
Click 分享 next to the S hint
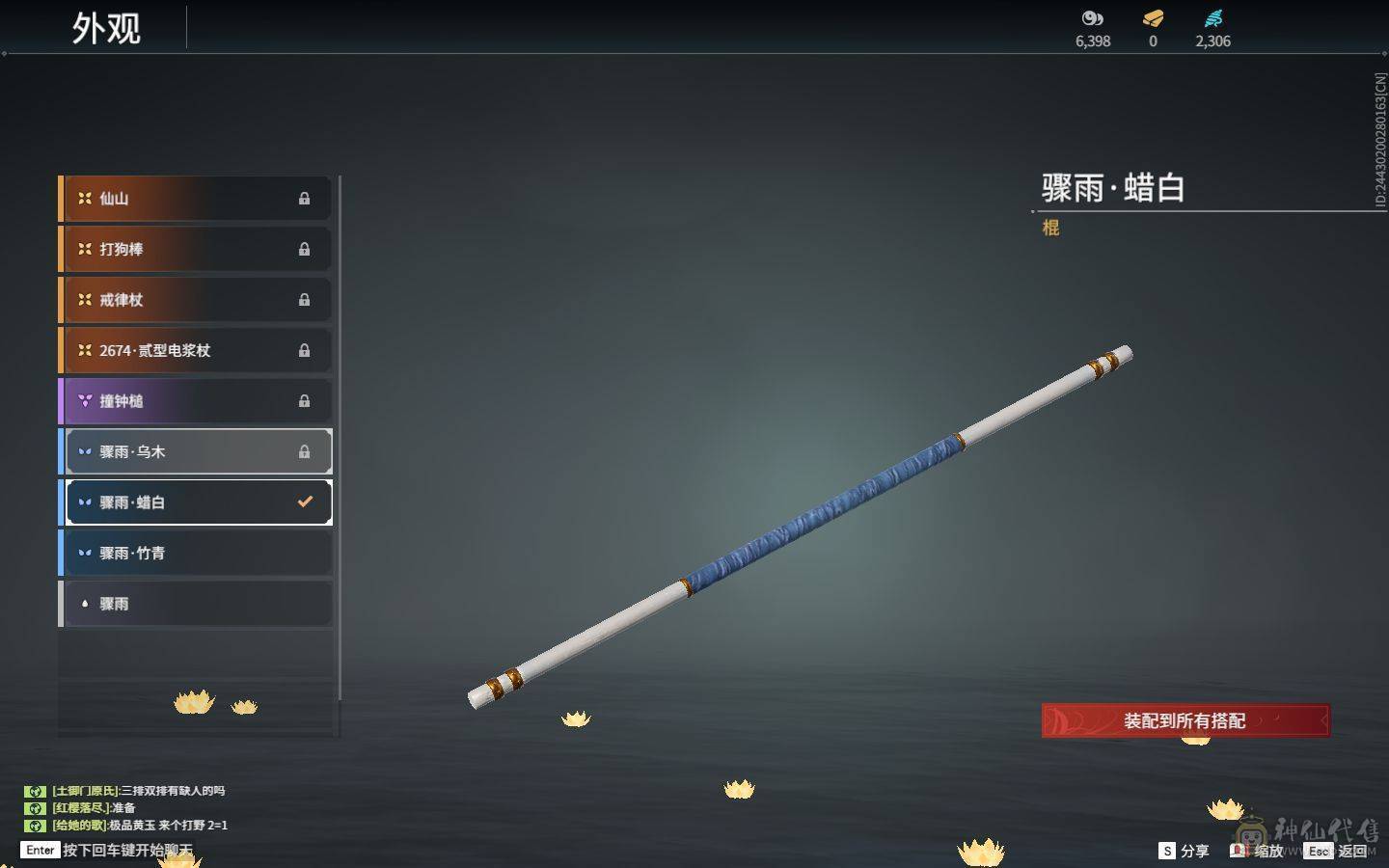(1193, 851)
